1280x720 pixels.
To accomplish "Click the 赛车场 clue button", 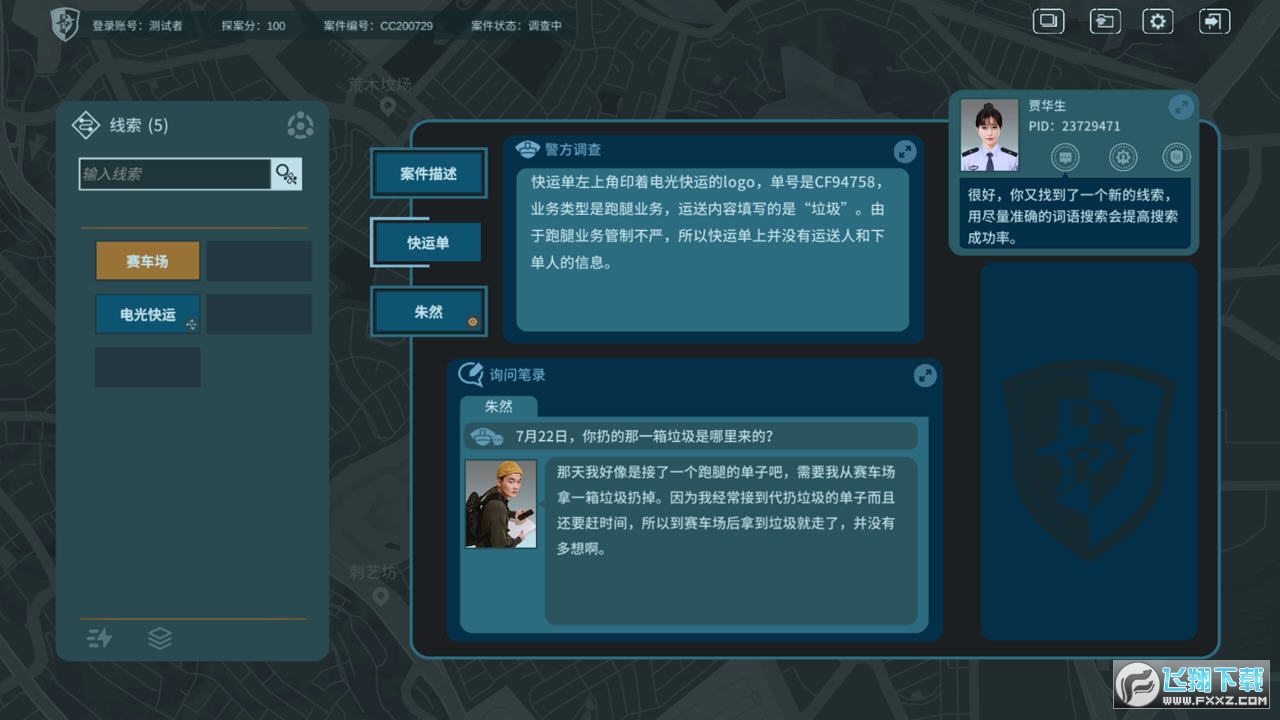I will click(x=147, y=260).
